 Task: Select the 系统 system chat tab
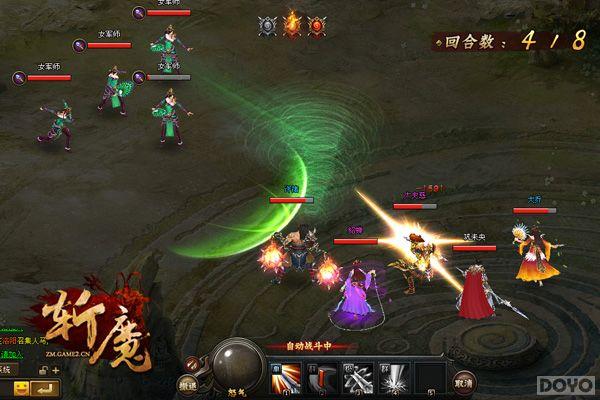tap(6, 370)
